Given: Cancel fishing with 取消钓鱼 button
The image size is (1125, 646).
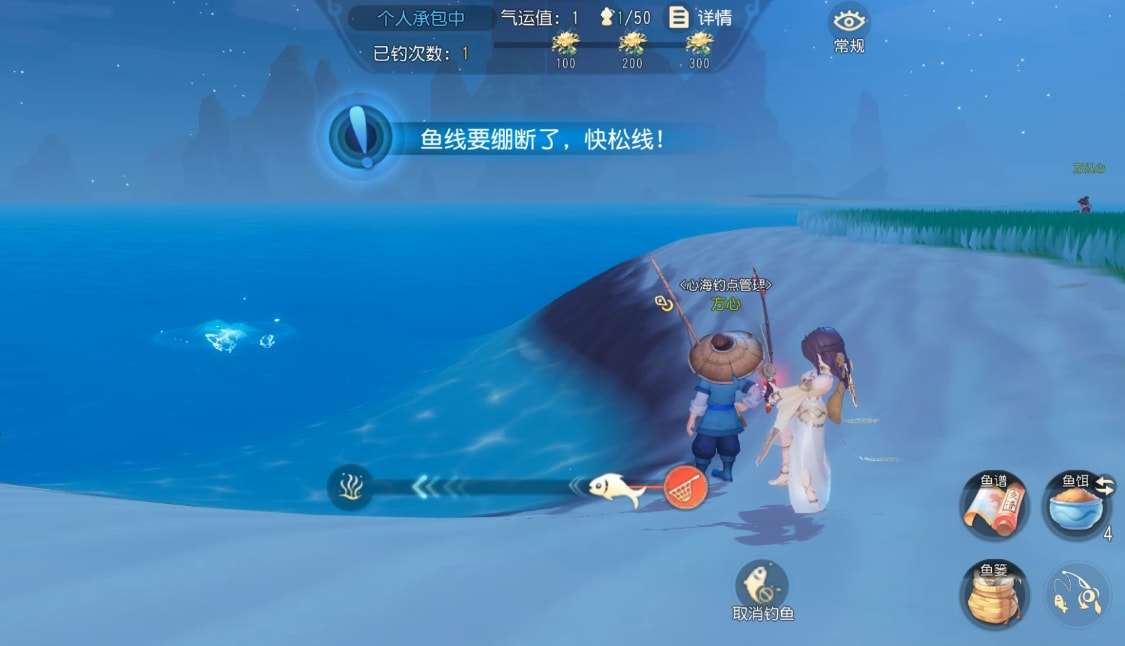Looking at the screenshot, I should pos(762,588).
